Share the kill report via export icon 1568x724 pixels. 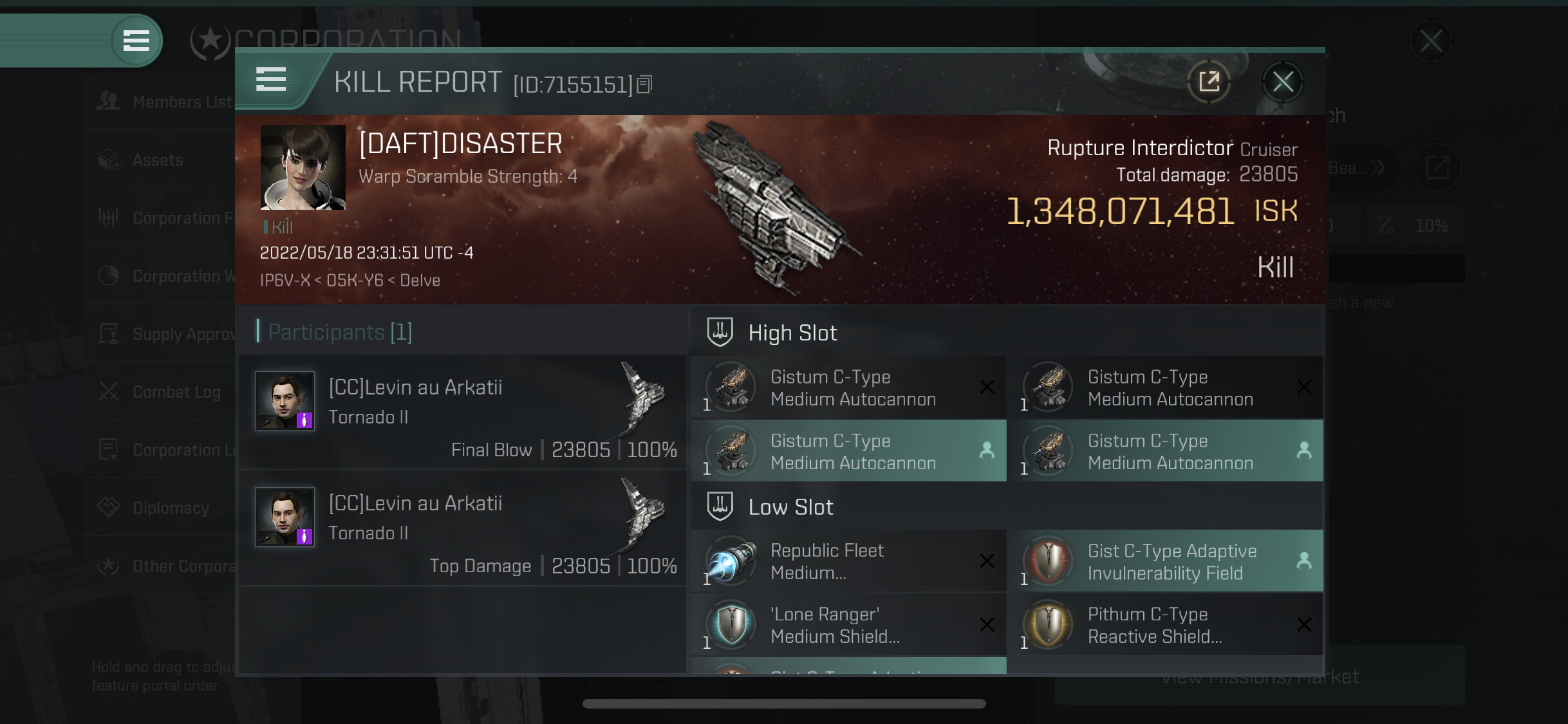point(1209,82)
